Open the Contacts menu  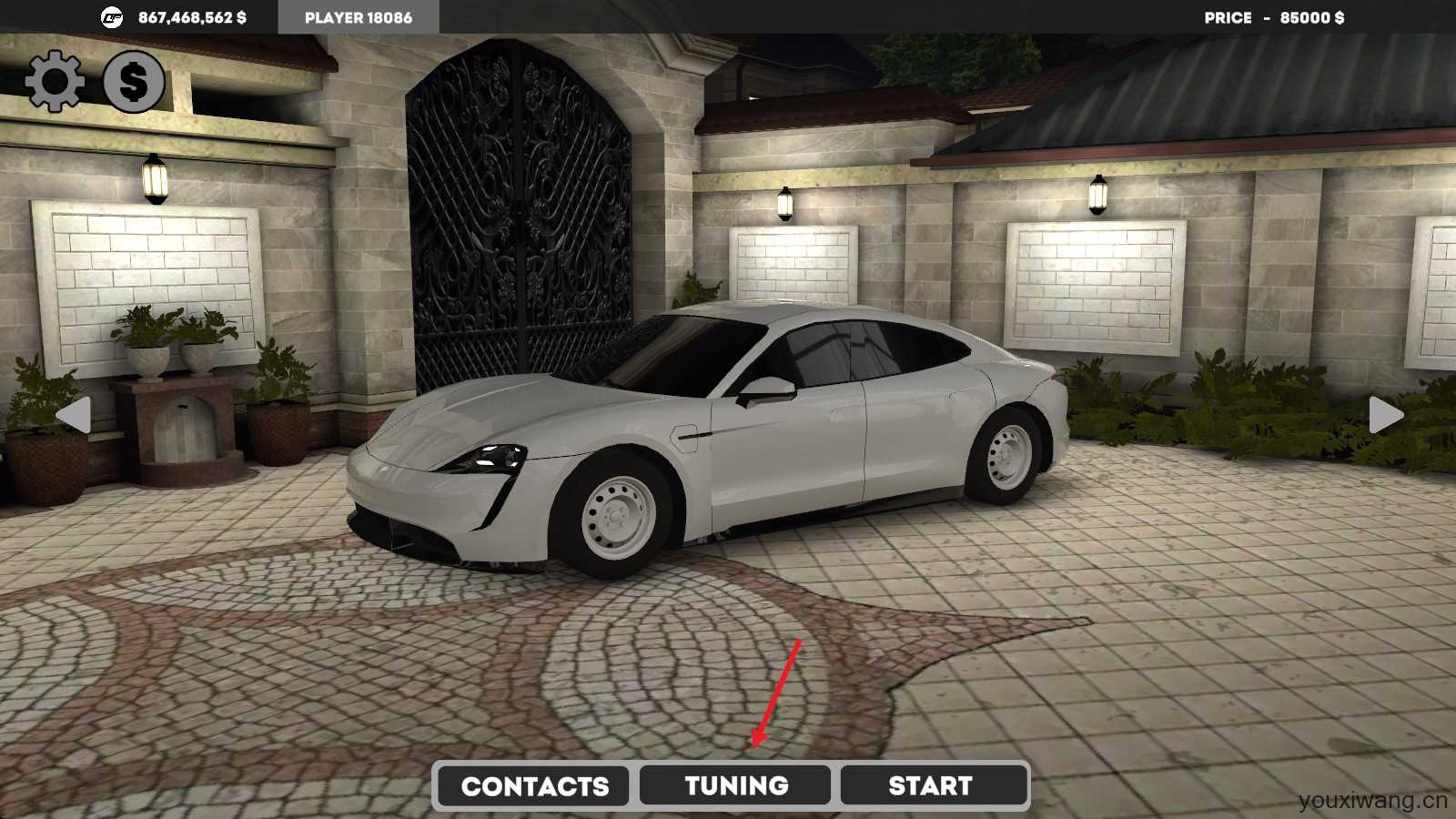(x=534, y=785)
